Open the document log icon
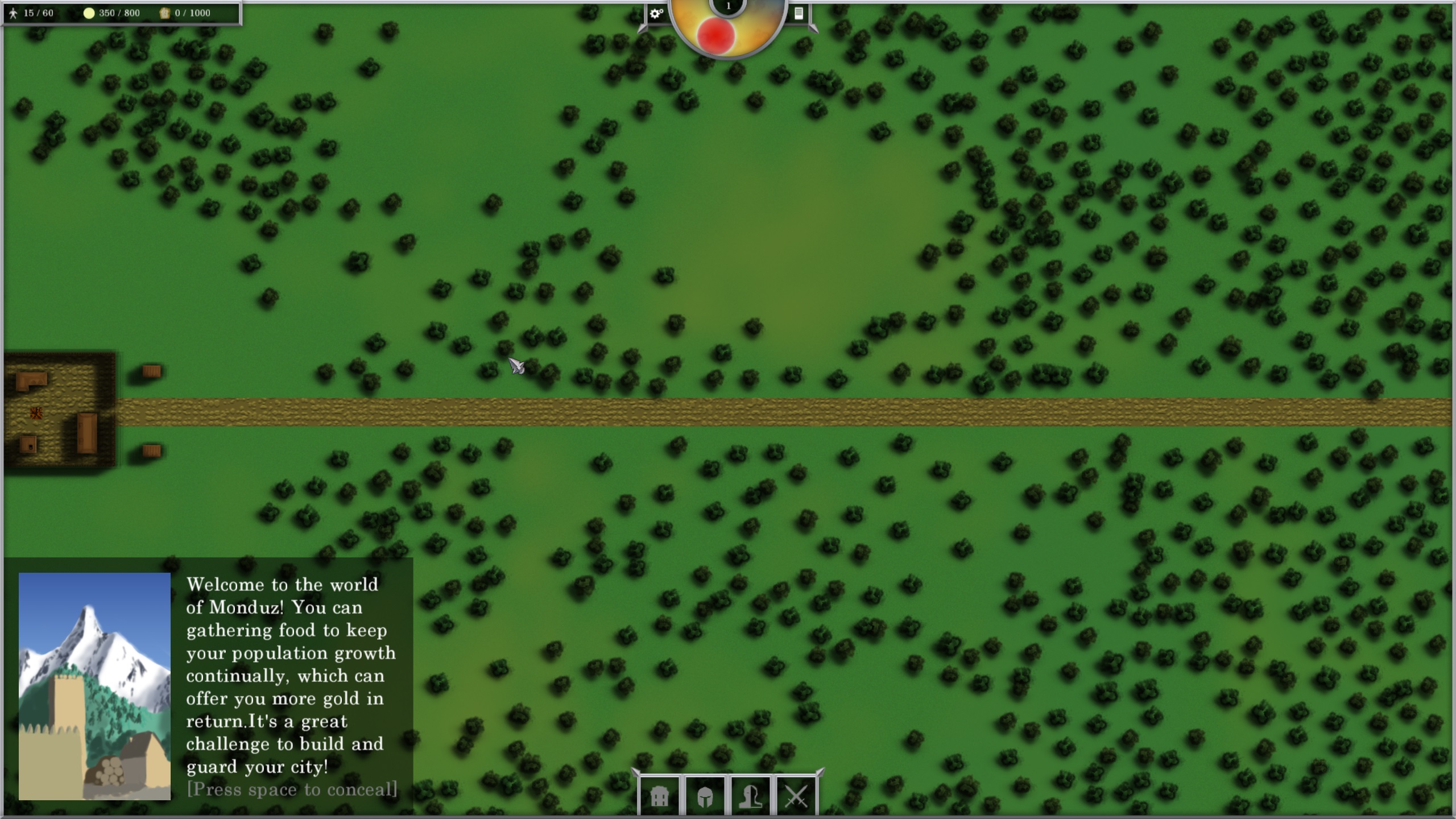Screen dimensions: 1456x819 pyautogui.click(x=799, y=13)
